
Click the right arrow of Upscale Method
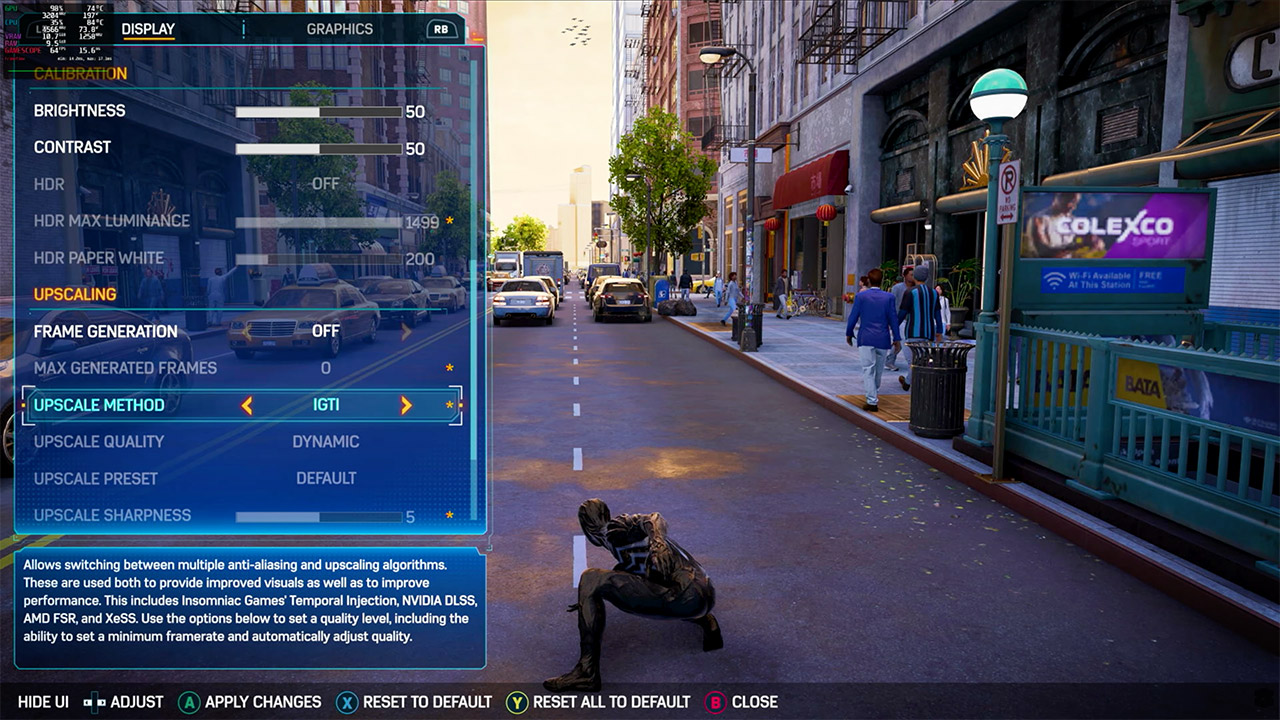coord(406,405)
